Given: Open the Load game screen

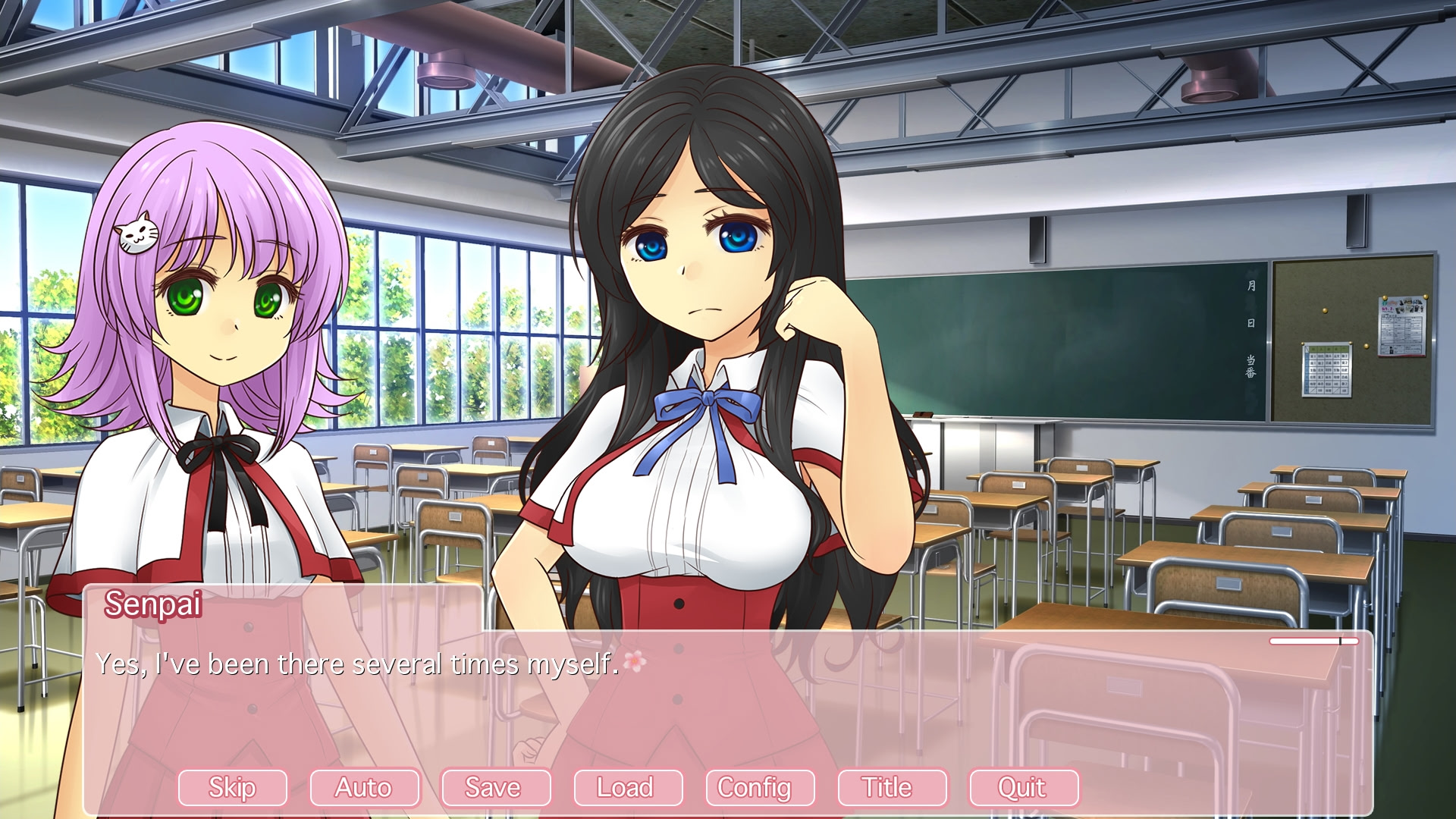Looking at the screenshot, I should click(627, 788).
